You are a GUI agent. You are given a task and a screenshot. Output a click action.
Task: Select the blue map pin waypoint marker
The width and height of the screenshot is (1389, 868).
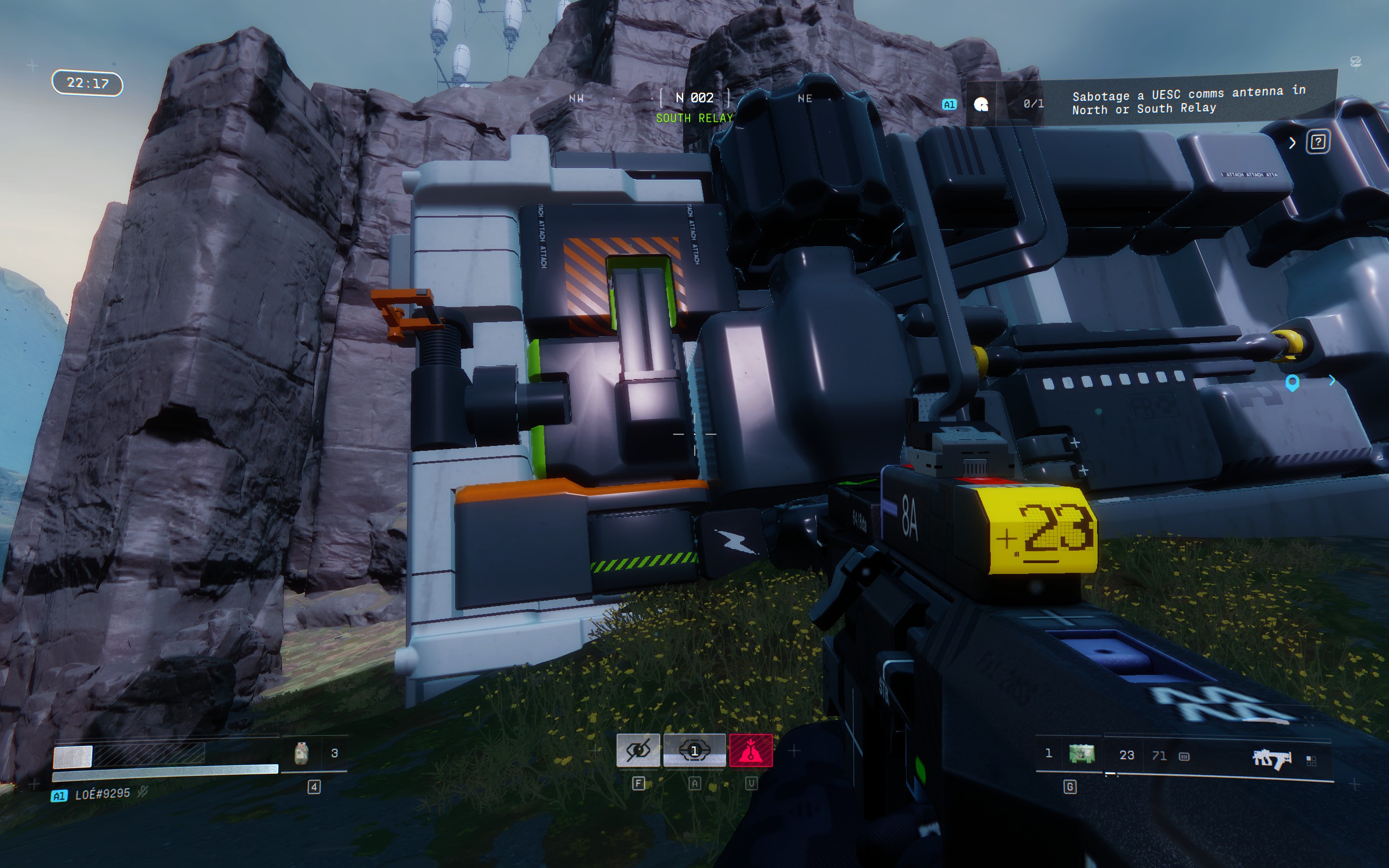[1291, 382]
